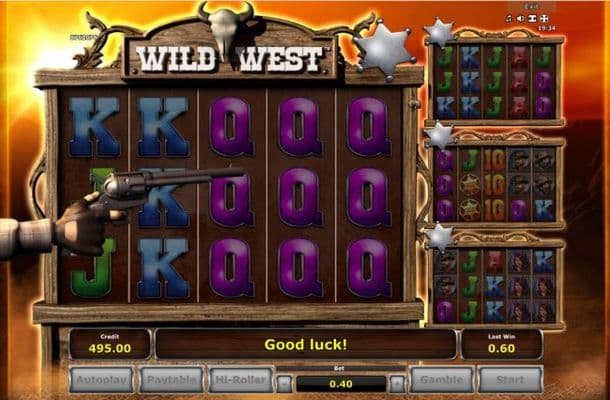Increase the bet with the right stepper
610x400 pixels.
tap(397, 382)
